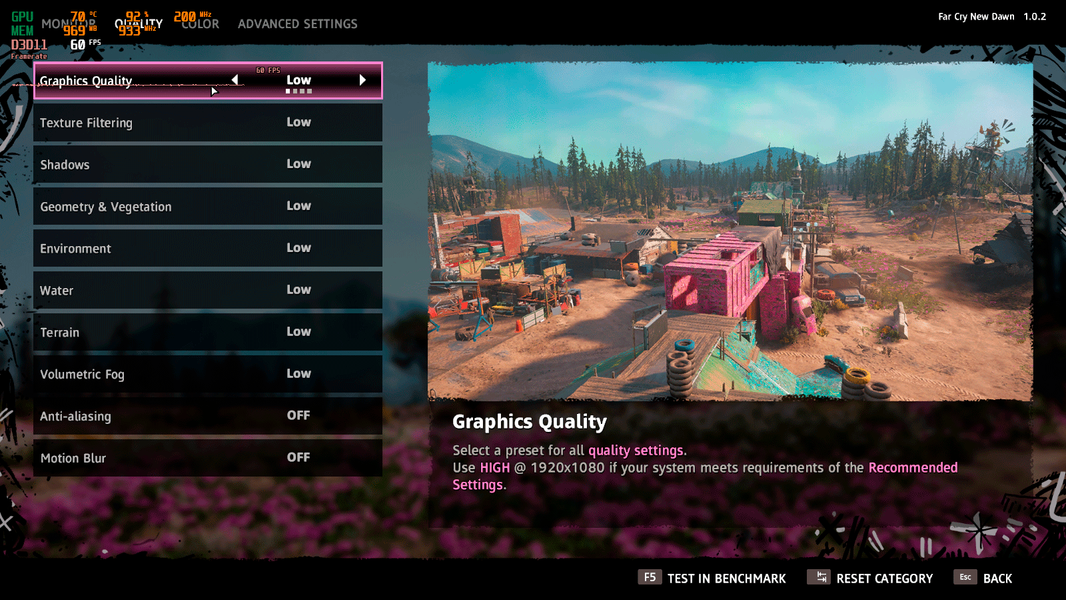Click the right arrow for Graphics Quality
Image resolution: width=1066 pixels, height=600 pixels.
coord(362,80)
